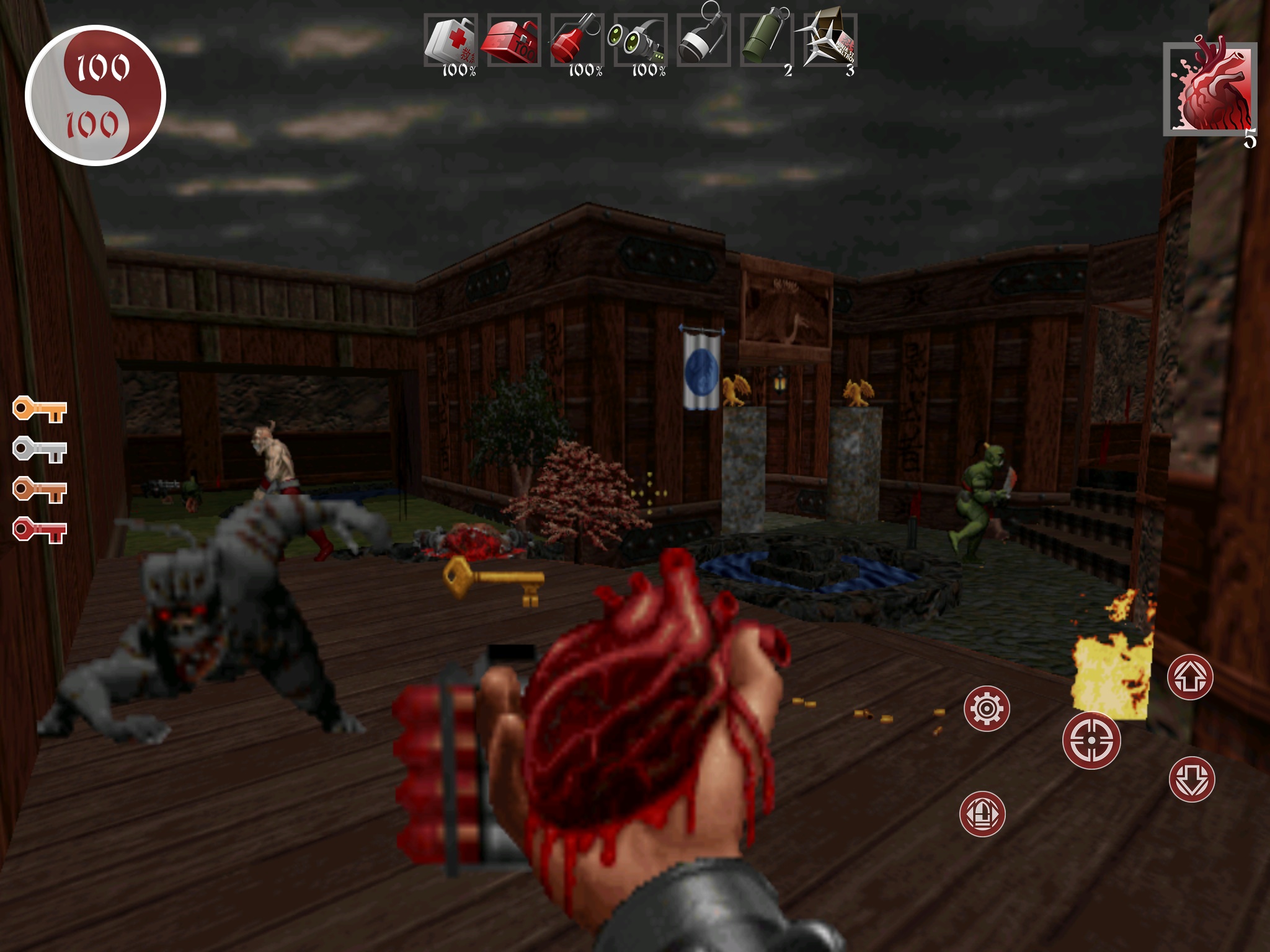Deploy the ninja caltrops box
This screenshot has height=952, width=1270.
(x=829, y=41)
